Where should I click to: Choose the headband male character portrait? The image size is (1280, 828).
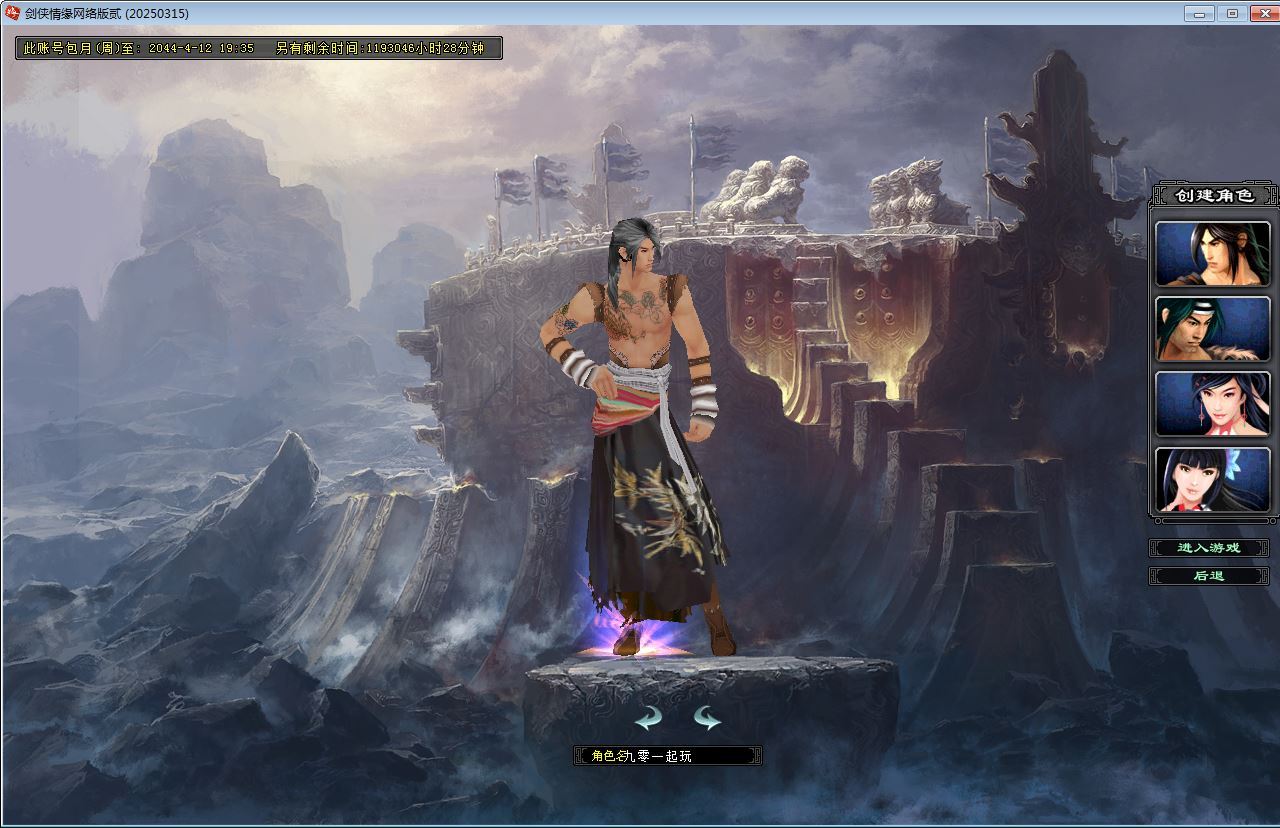click(1212, 329)
